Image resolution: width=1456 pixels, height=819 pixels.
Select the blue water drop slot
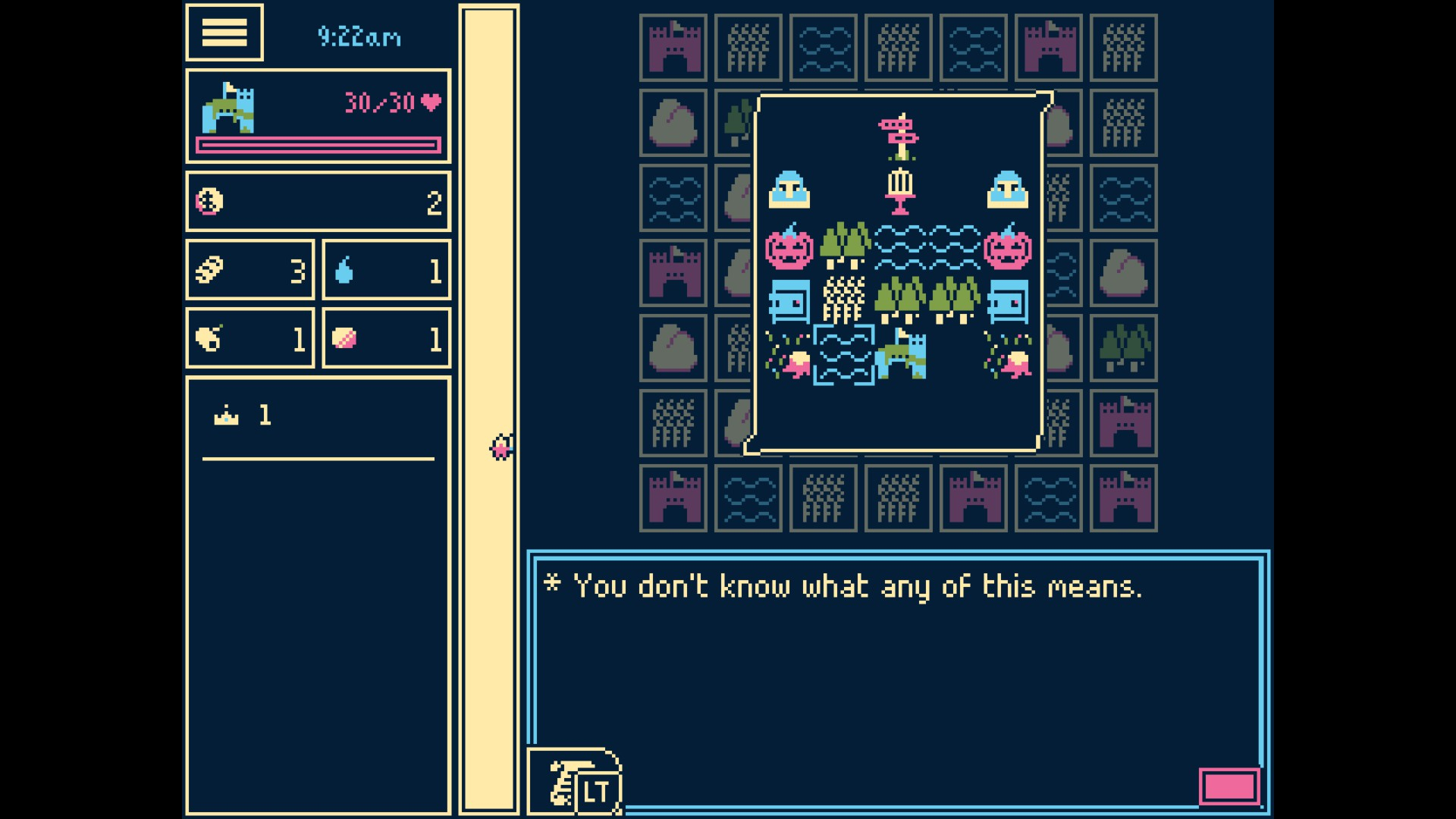click(x=386, y=270)
